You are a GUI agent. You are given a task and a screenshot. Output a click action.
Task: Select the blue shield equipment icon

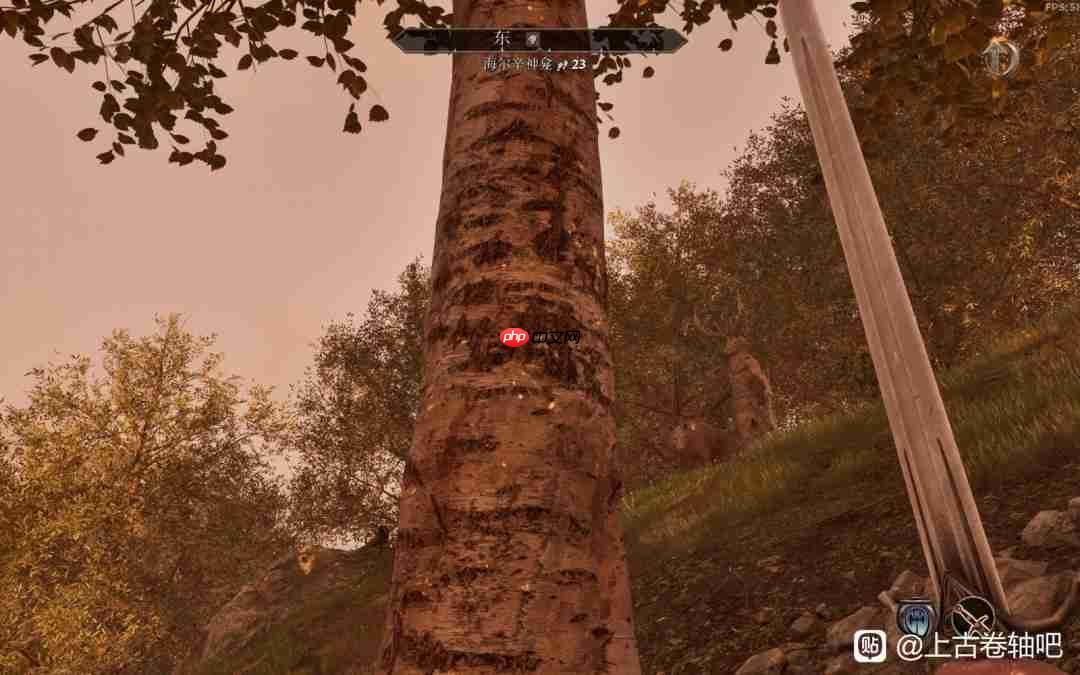[916, 619]
